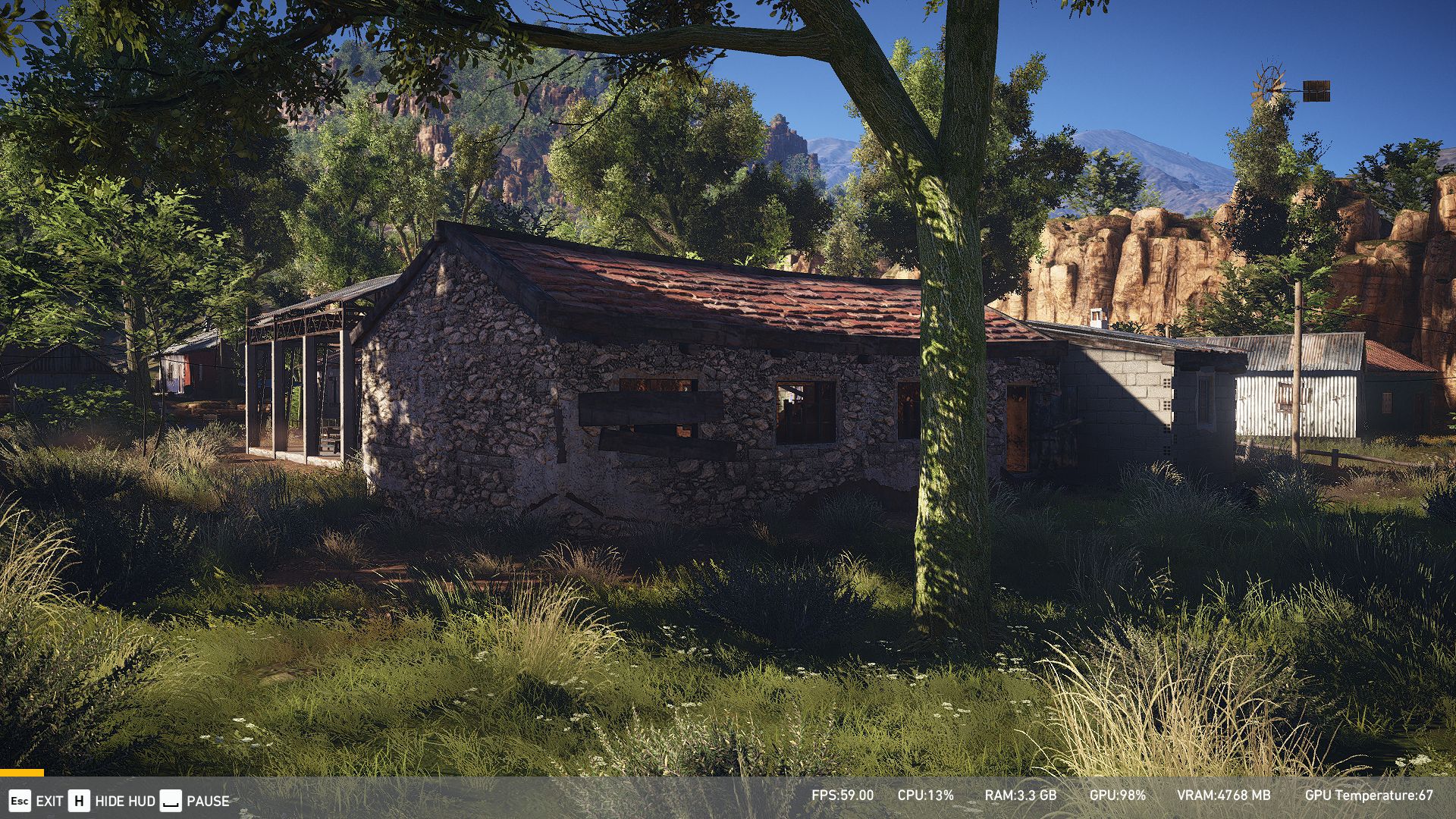The width and height of the screenshot is (1456, 819).
Task: Pause the benchmark with the PAUSE label
Action: point(208,801)
